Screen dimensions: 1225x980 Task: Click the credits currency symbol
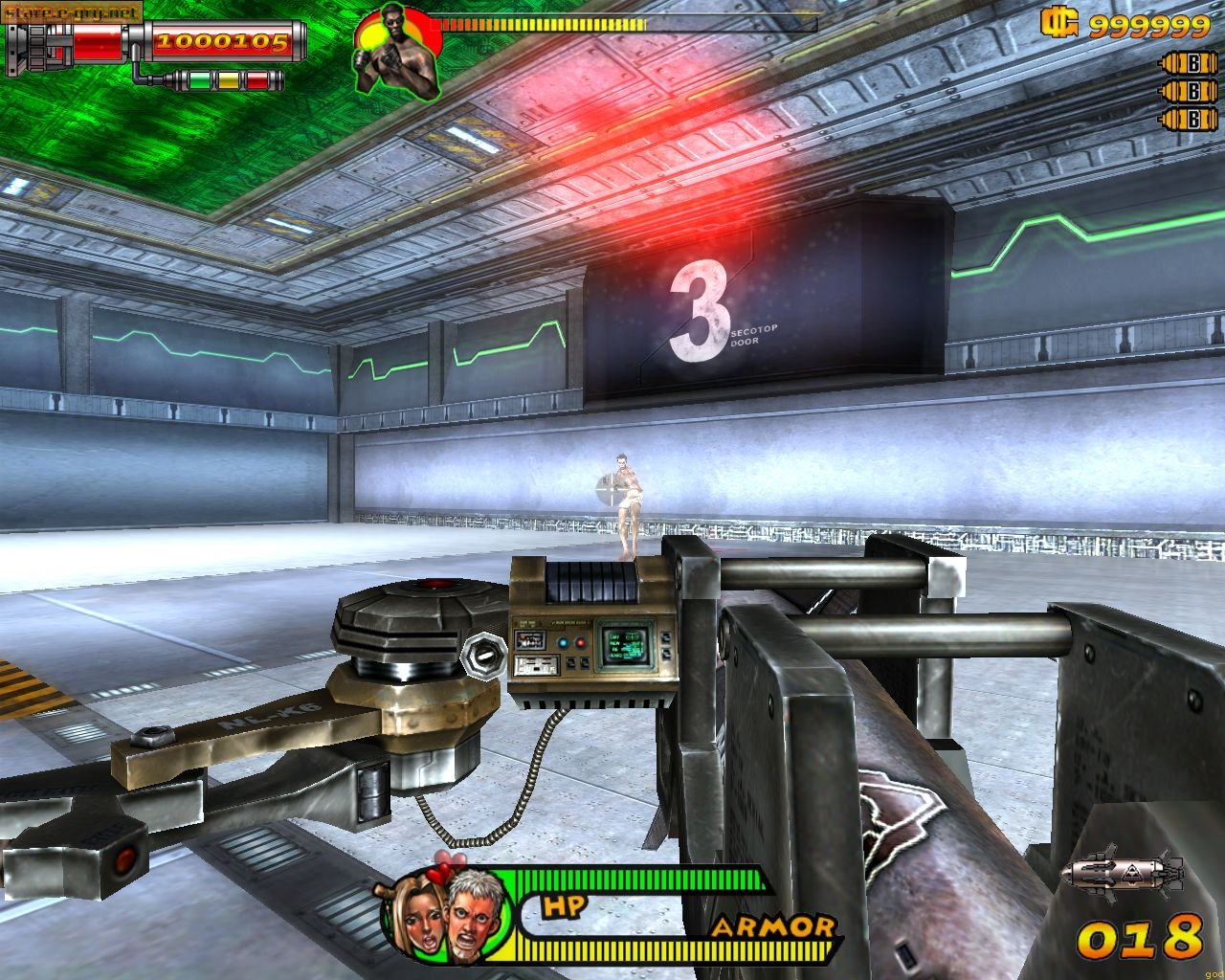pos(1060,23)
